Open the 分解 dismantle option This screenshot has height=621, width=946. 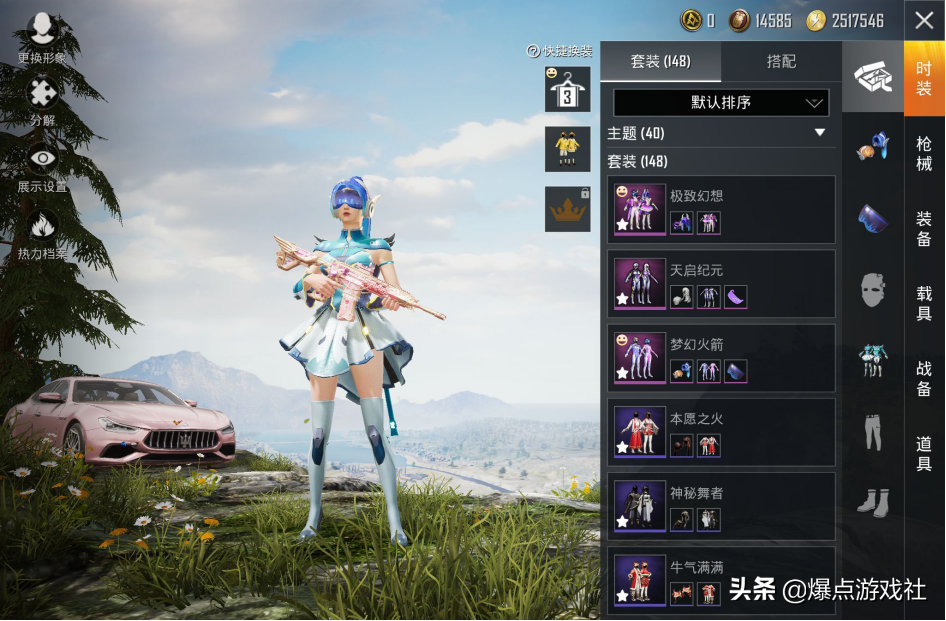click(42, 102)
